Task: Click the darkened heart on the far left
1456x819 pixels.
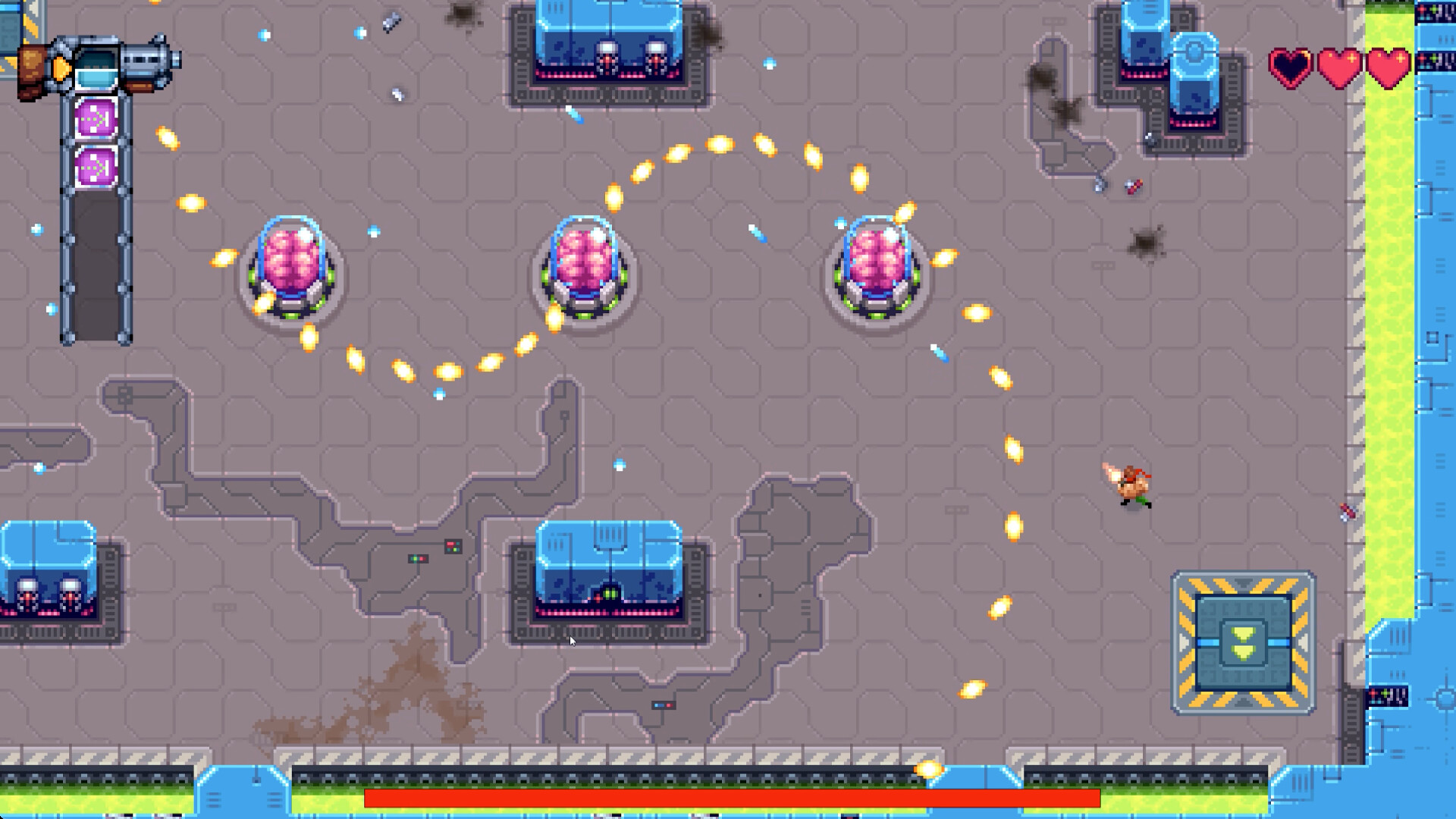Action: pos(1291,67)
